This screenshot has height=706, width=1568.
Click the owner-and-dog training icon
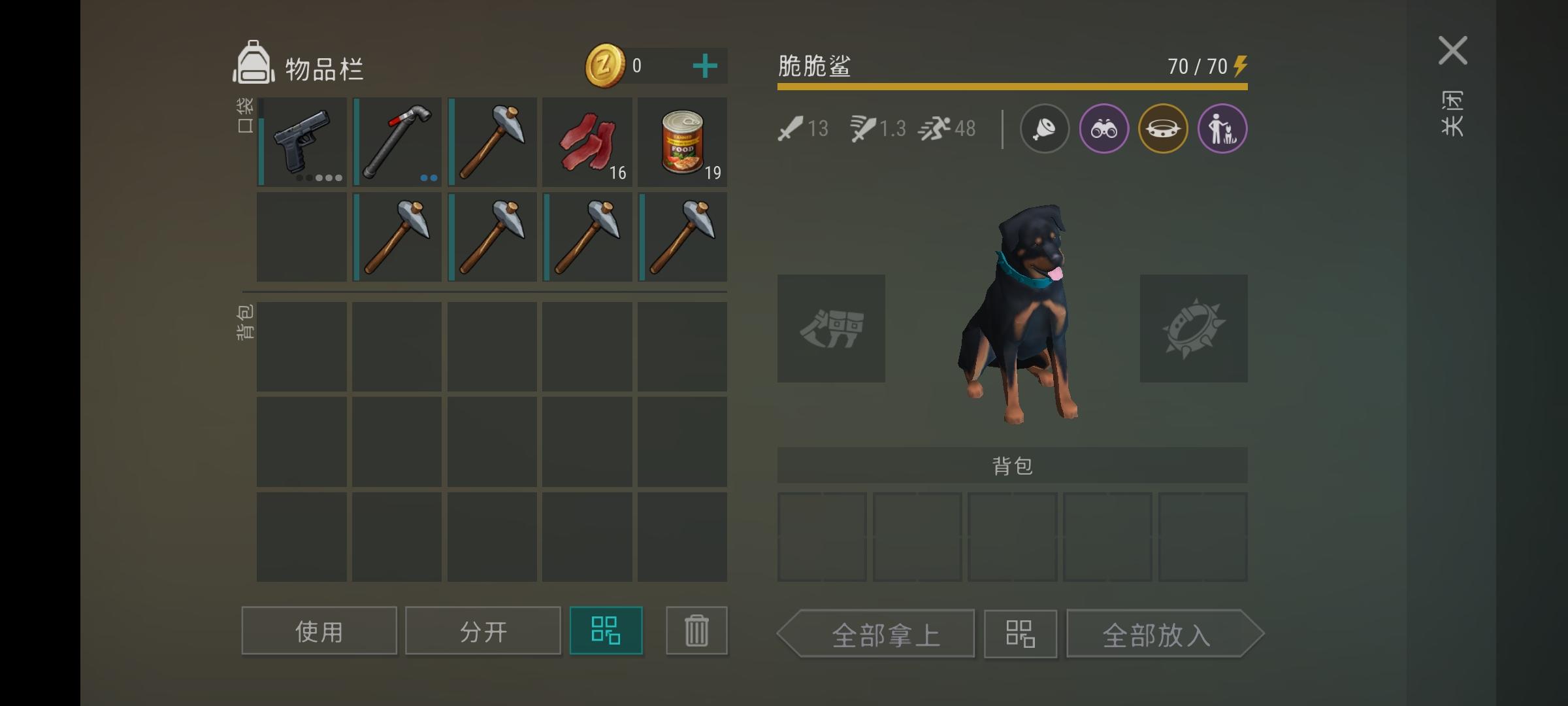1222,128
